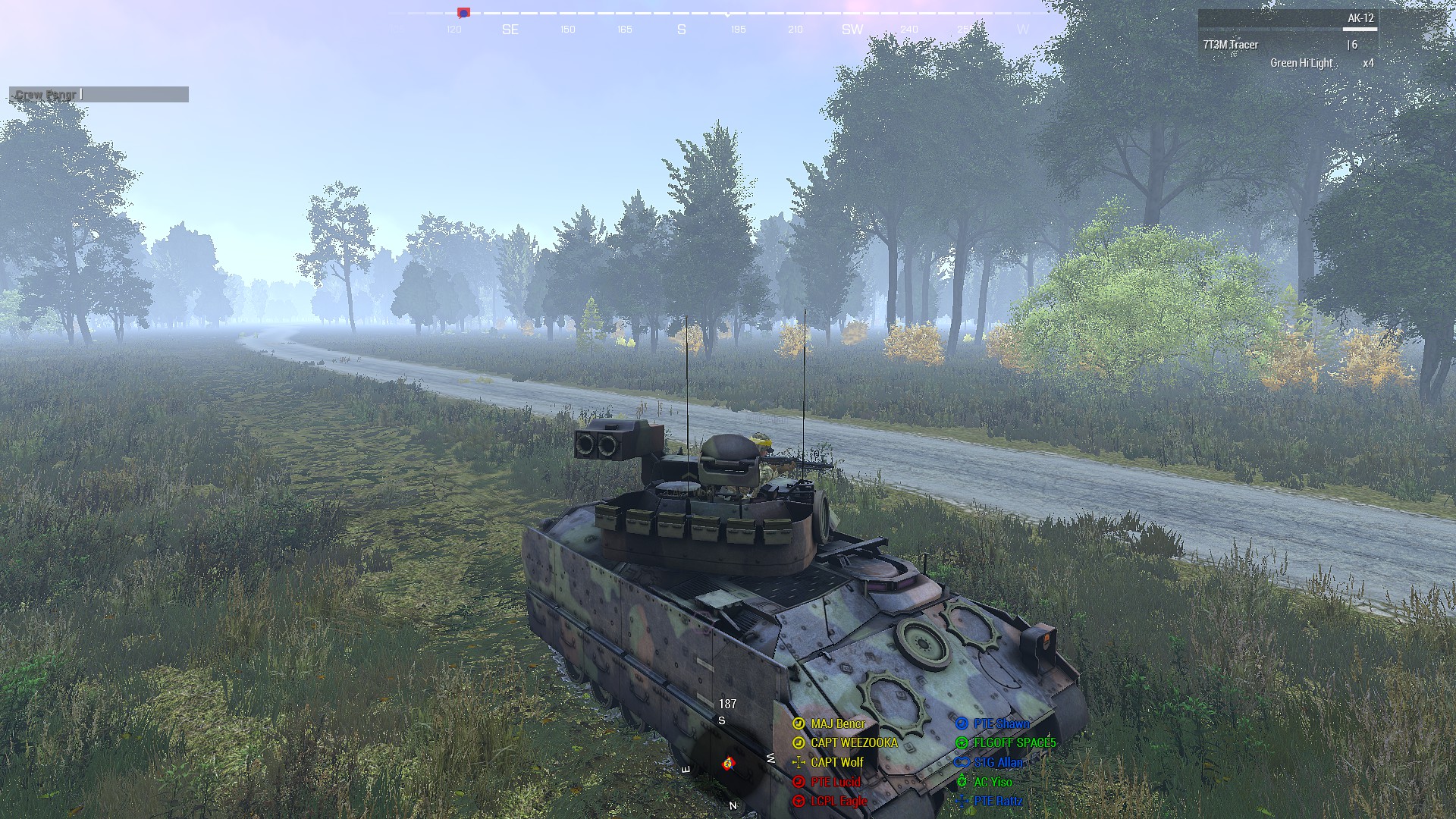This screenshot has height=819, width=1456.
Task: Click the yellow commander icon beside MAJ Bencr
Action: [798, 724]
